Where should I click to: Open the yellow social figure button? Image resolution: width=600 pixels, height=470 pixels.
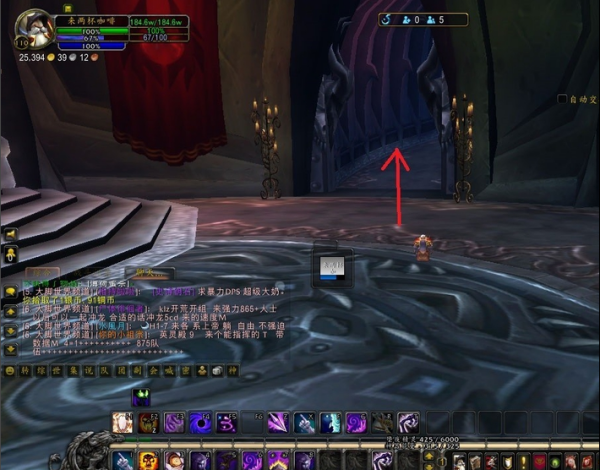point(10,254)
